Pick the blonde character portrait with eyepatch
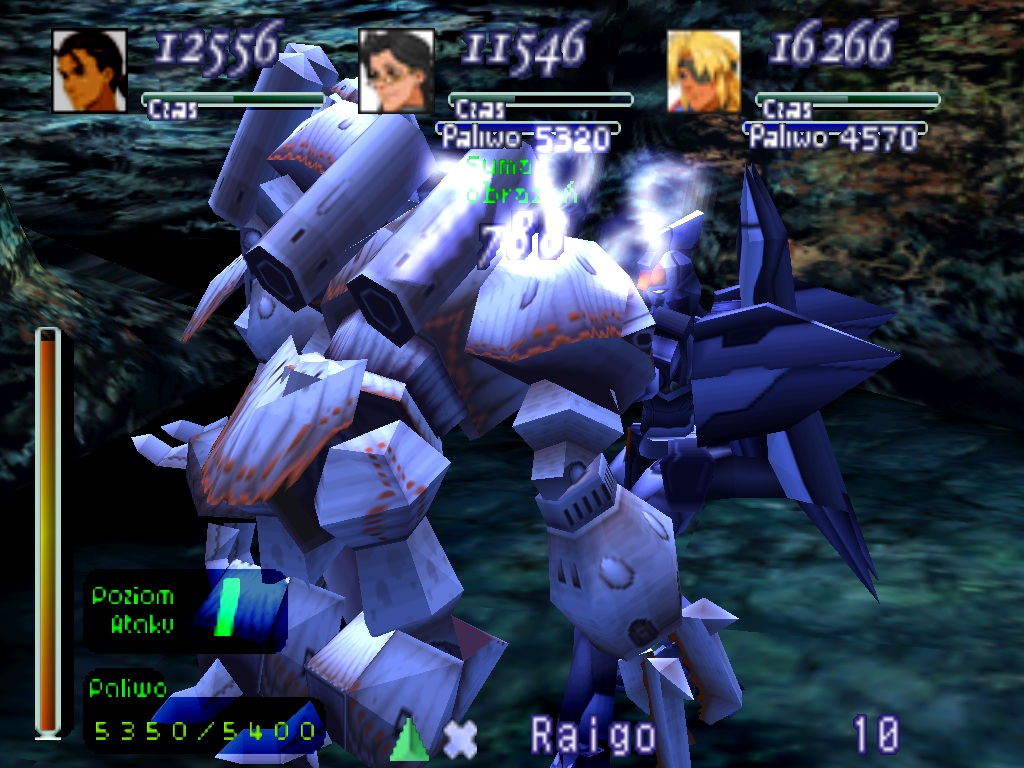 pos(704,71)
